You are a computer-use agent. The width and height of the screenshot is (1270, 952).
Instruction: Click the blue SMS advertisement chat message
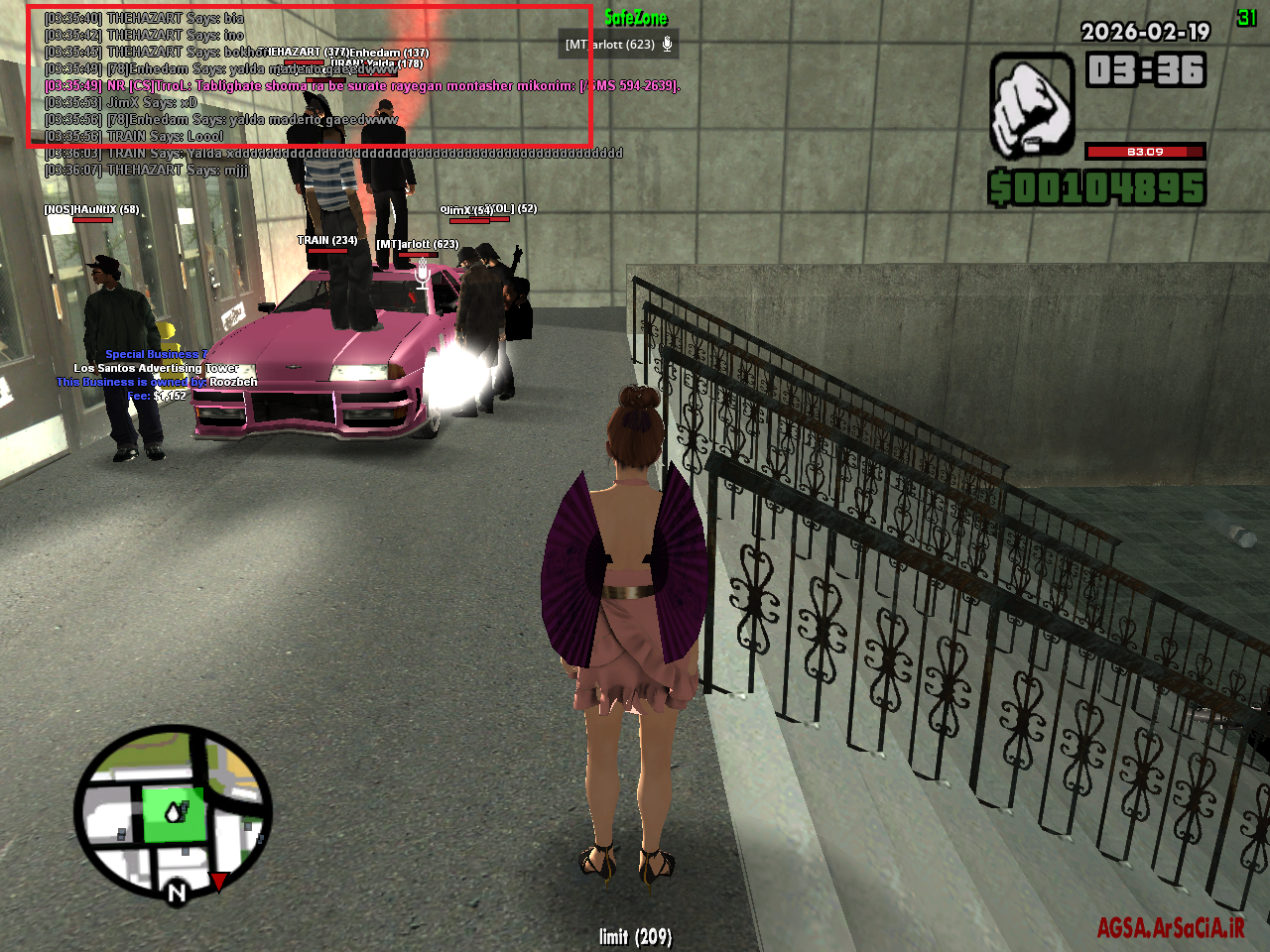click(363, 85)
